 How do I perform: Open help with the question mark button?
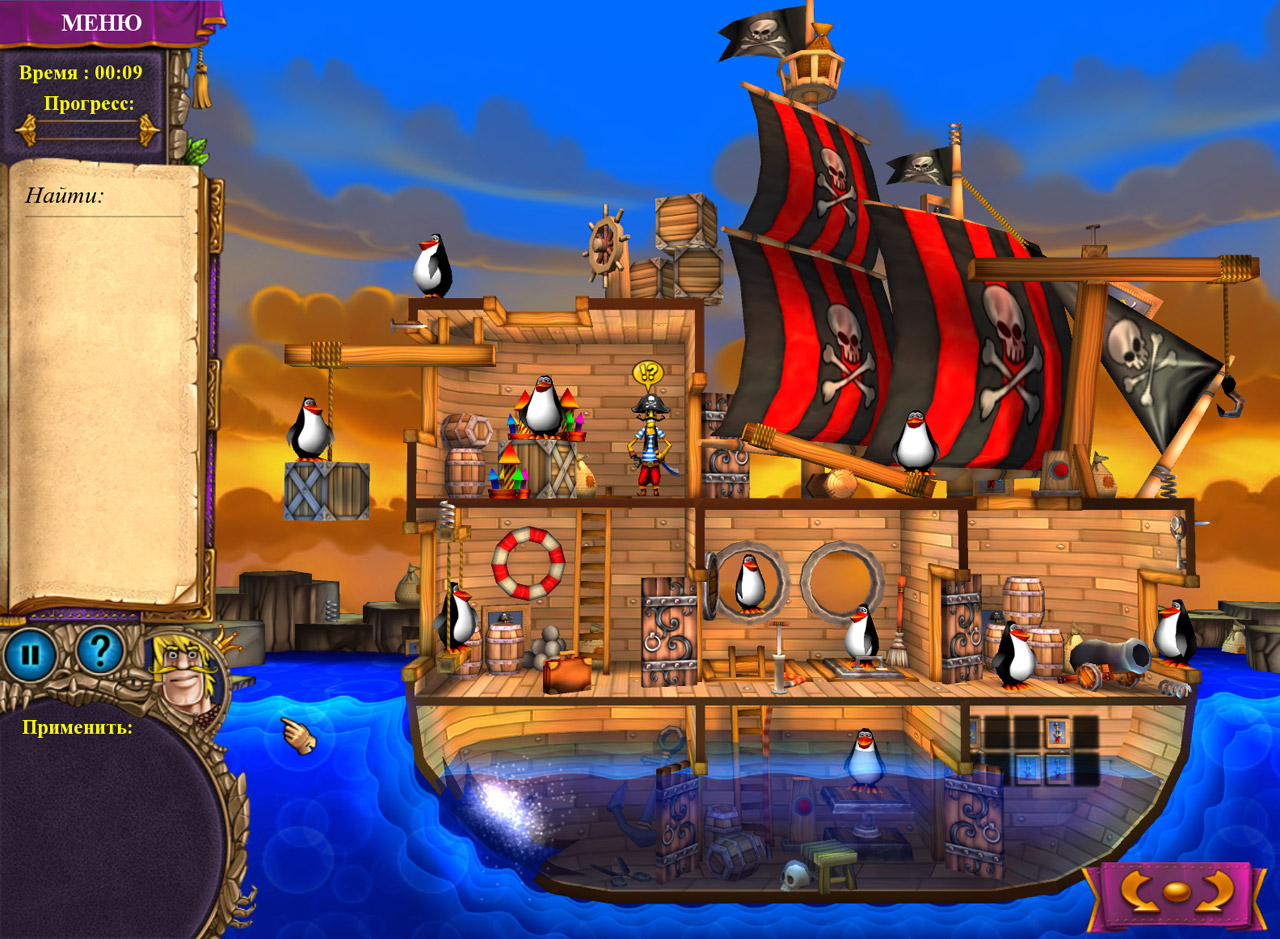click(x=99, y=651)
